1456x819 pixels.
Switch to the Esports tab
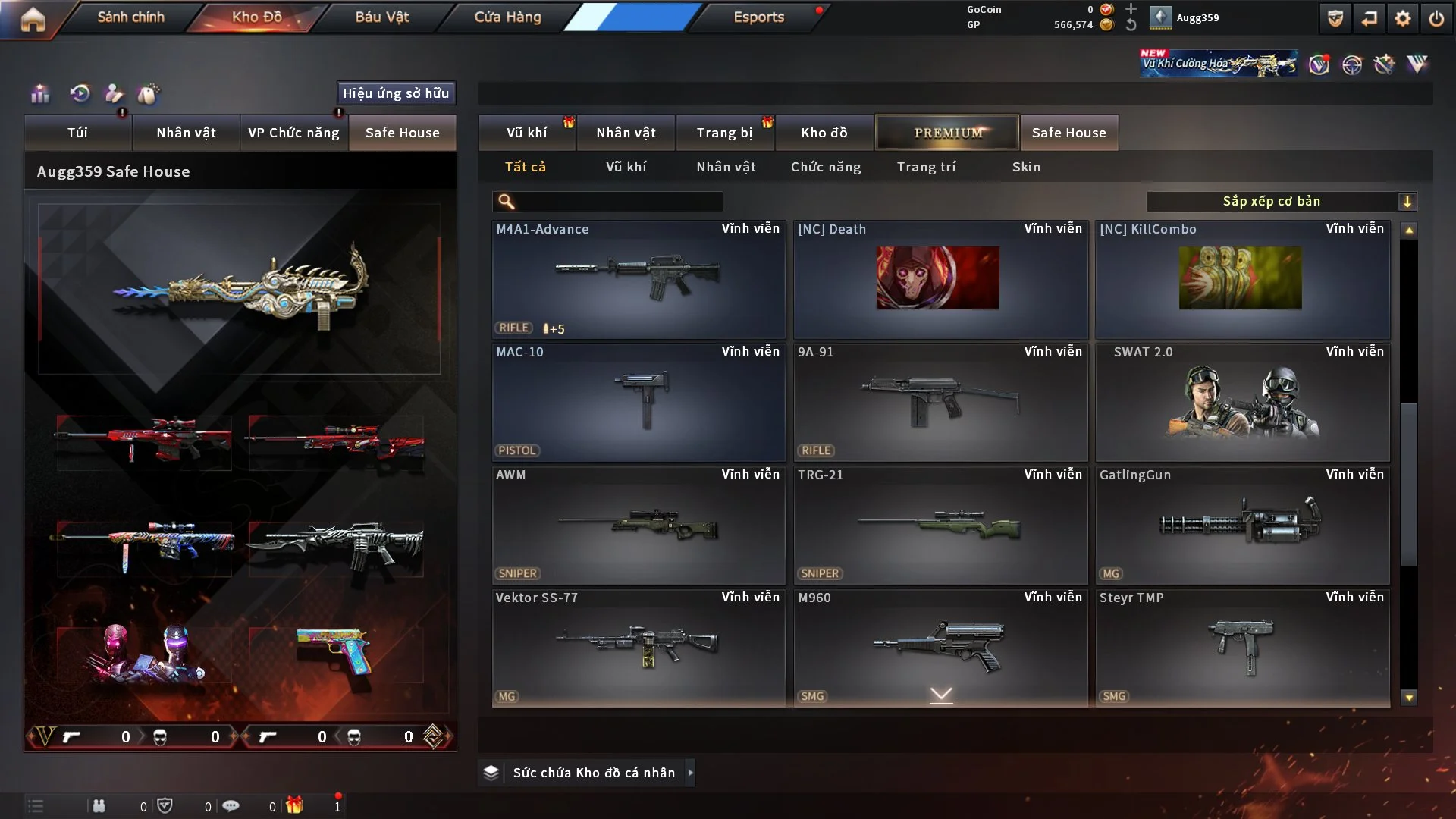[758, 17]
